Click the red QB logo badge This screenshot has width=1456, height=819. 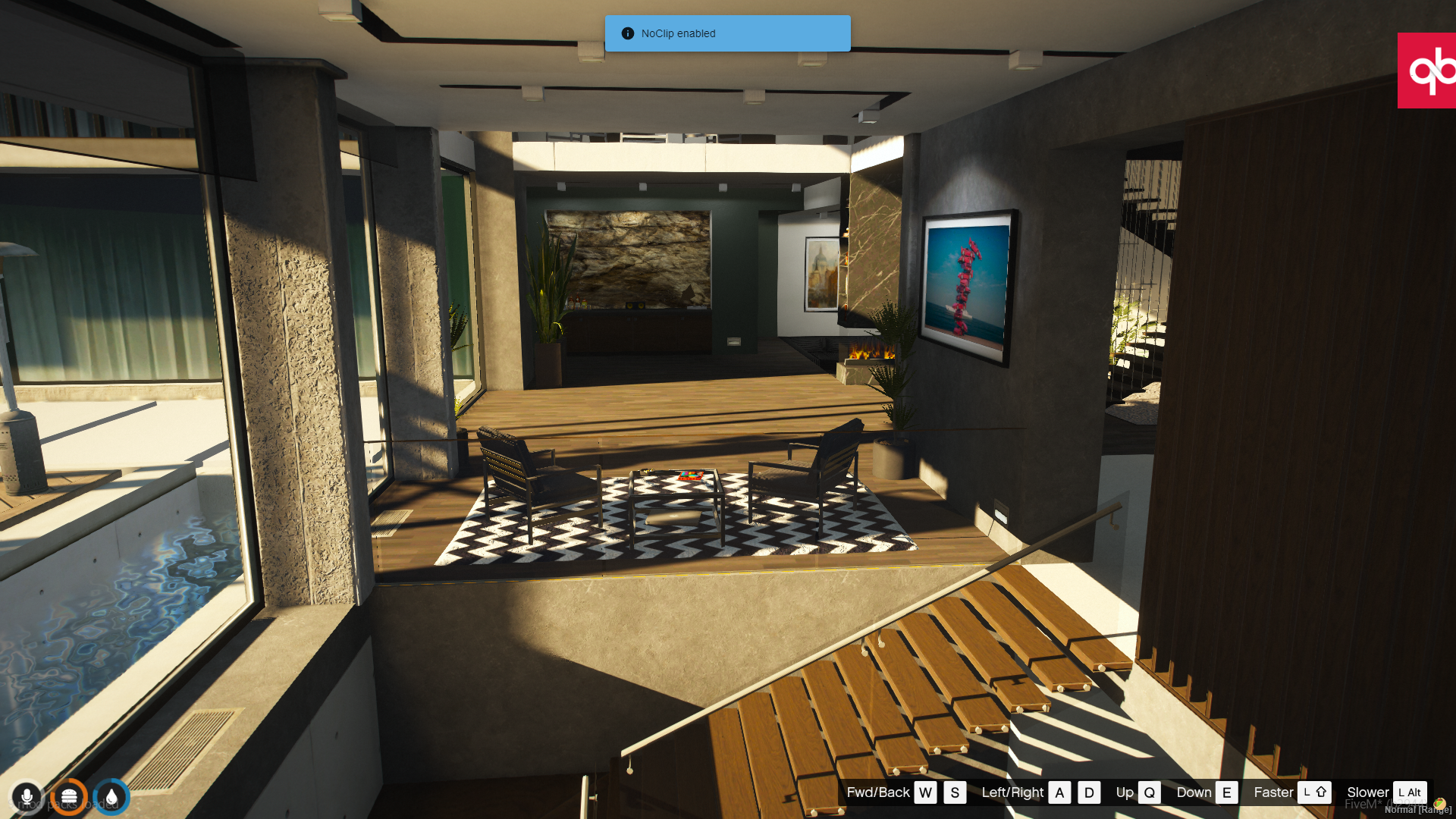coord(1426,71)
